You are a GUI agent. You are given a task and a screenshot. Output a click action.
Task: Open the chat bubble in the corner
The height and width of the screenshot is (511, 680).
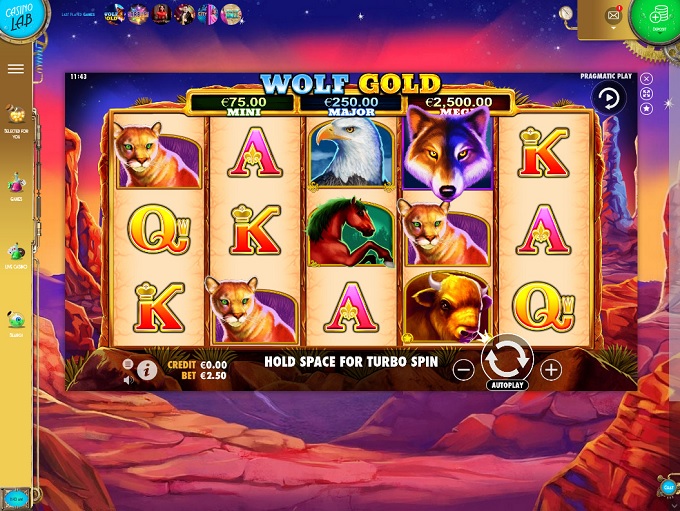[668, 487]
